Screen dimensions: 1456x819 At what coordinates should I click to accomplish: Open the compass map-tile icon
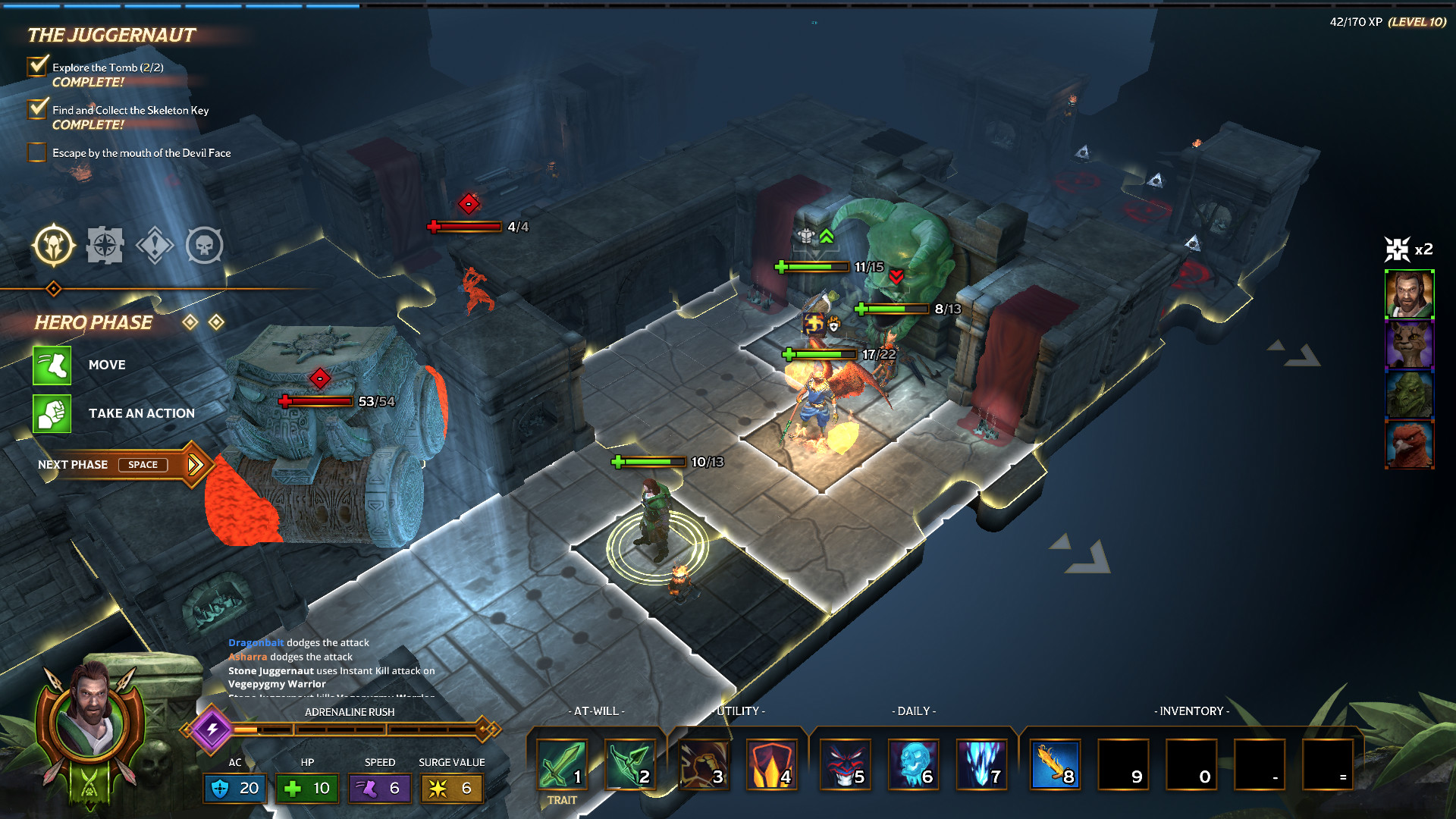pos(105,244)
